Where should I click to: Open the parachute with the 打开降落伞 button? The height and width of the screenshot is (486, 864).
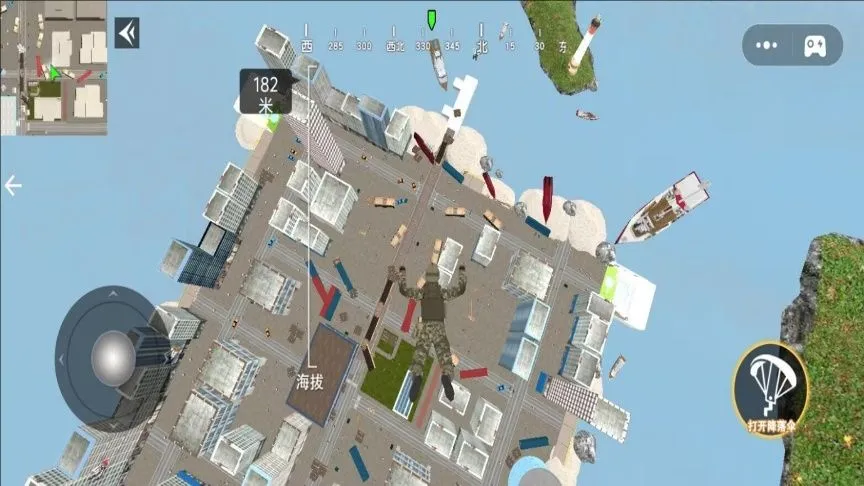point(770,389)
